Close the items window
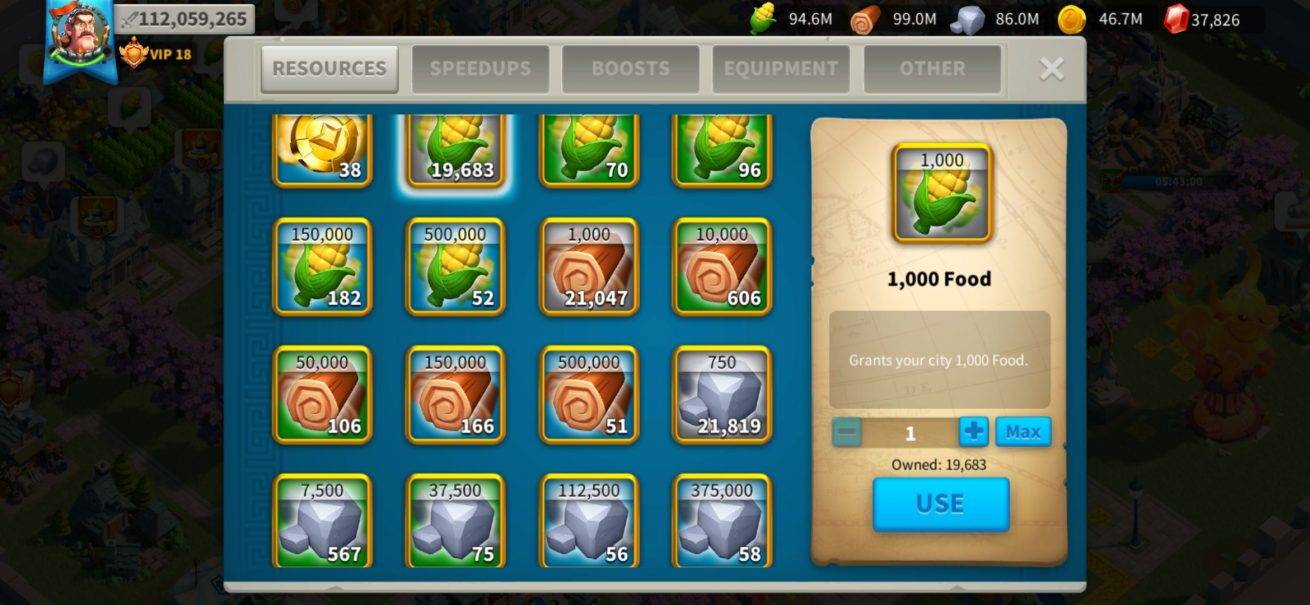This screenshot has height=605, width=1310. pyautogui.click(x=1051, y=68)
